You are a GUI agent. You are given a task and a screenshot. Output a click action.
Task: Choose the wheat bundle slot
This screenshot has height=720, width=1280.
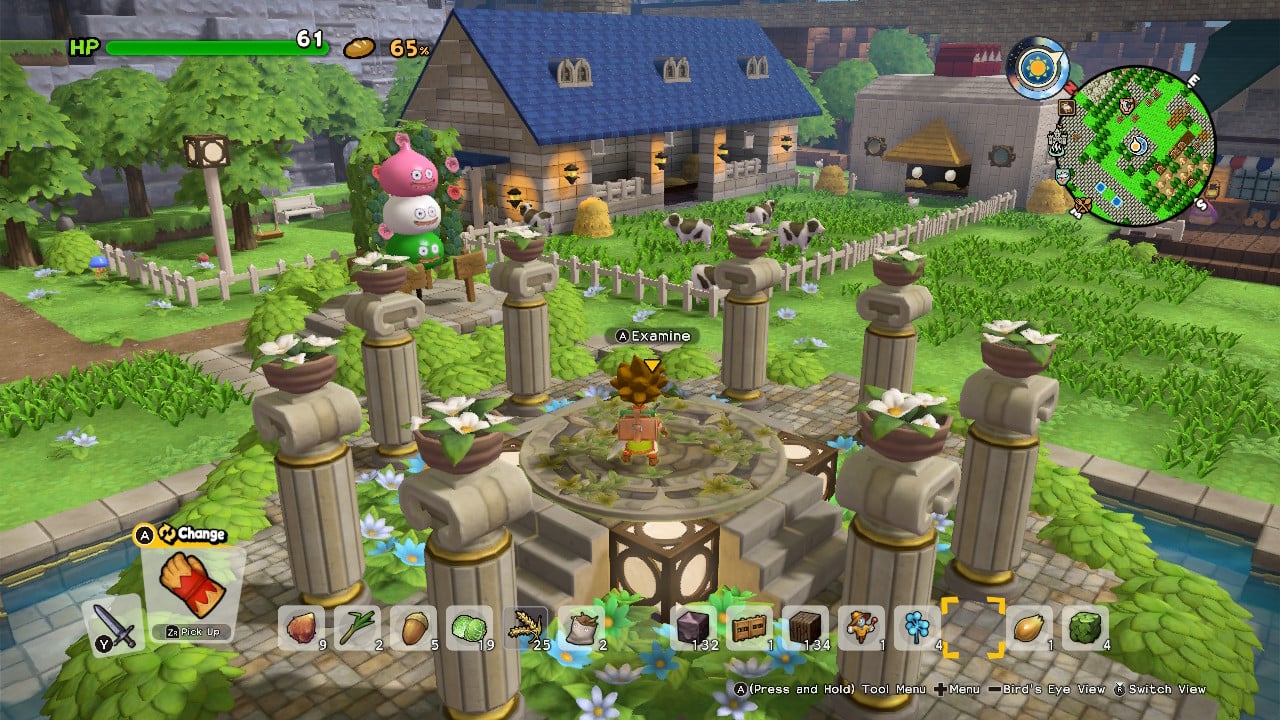(526, 628)
